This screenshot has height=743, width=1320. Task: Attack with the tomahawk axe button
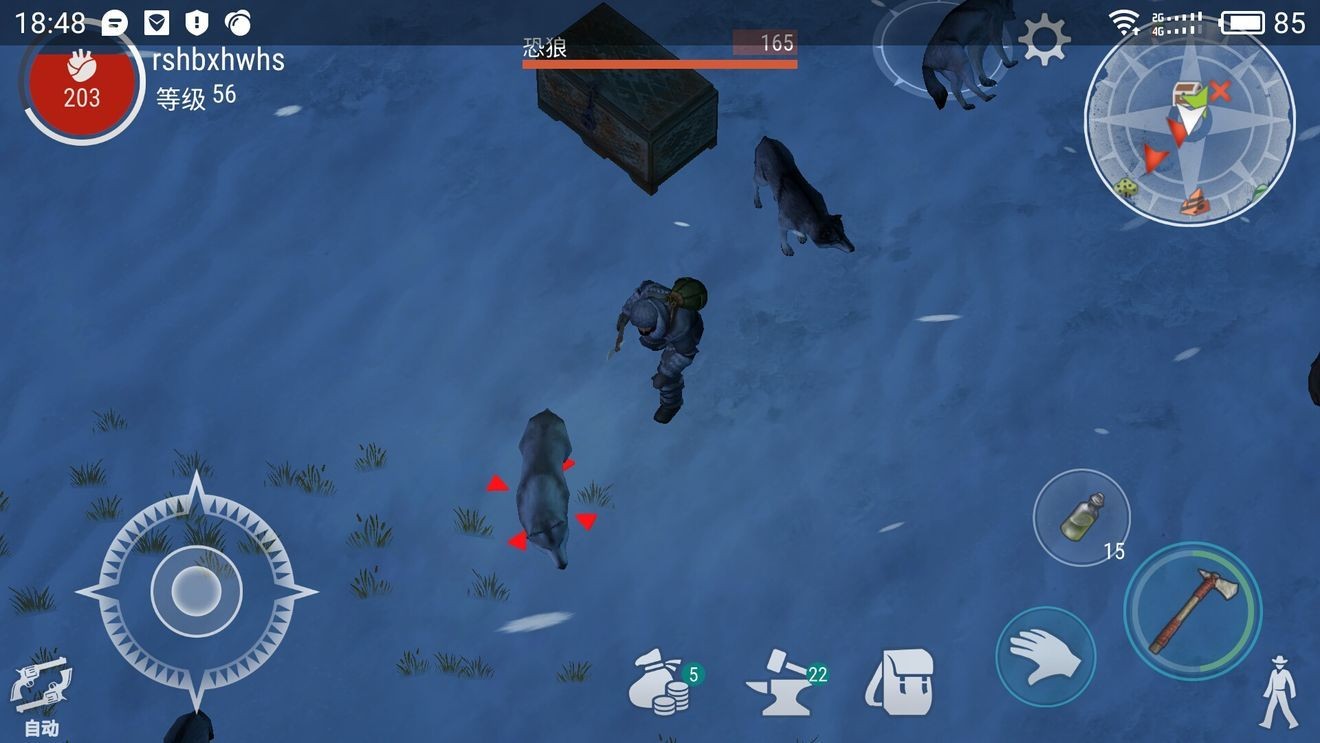(x=1193, y=611)
